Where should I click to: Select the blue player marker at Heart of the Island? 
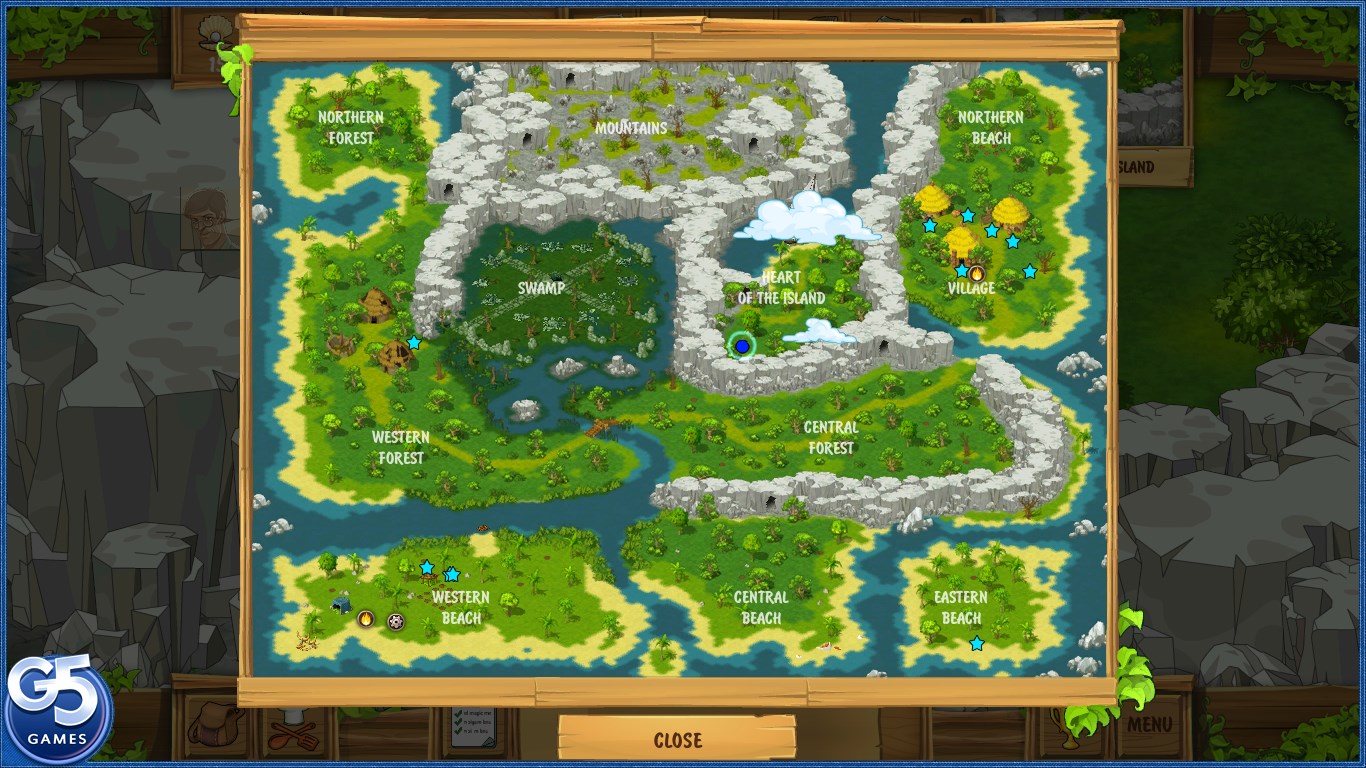[x=743, y=346]
